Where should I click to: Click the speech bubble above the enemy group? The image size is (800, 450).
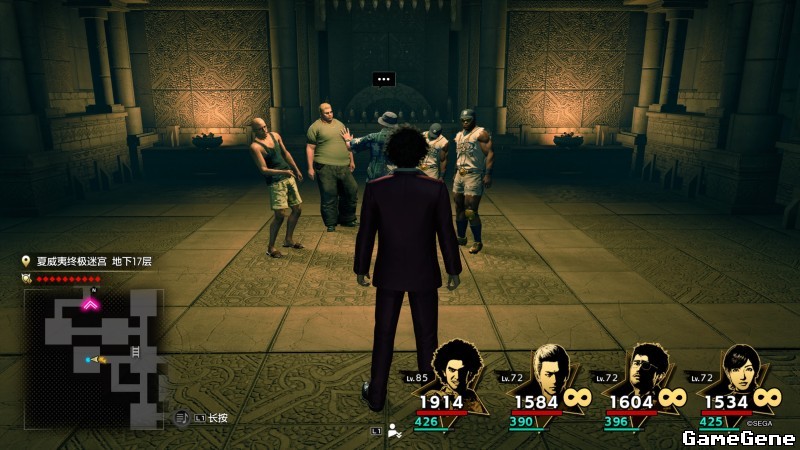coord(383,78)
